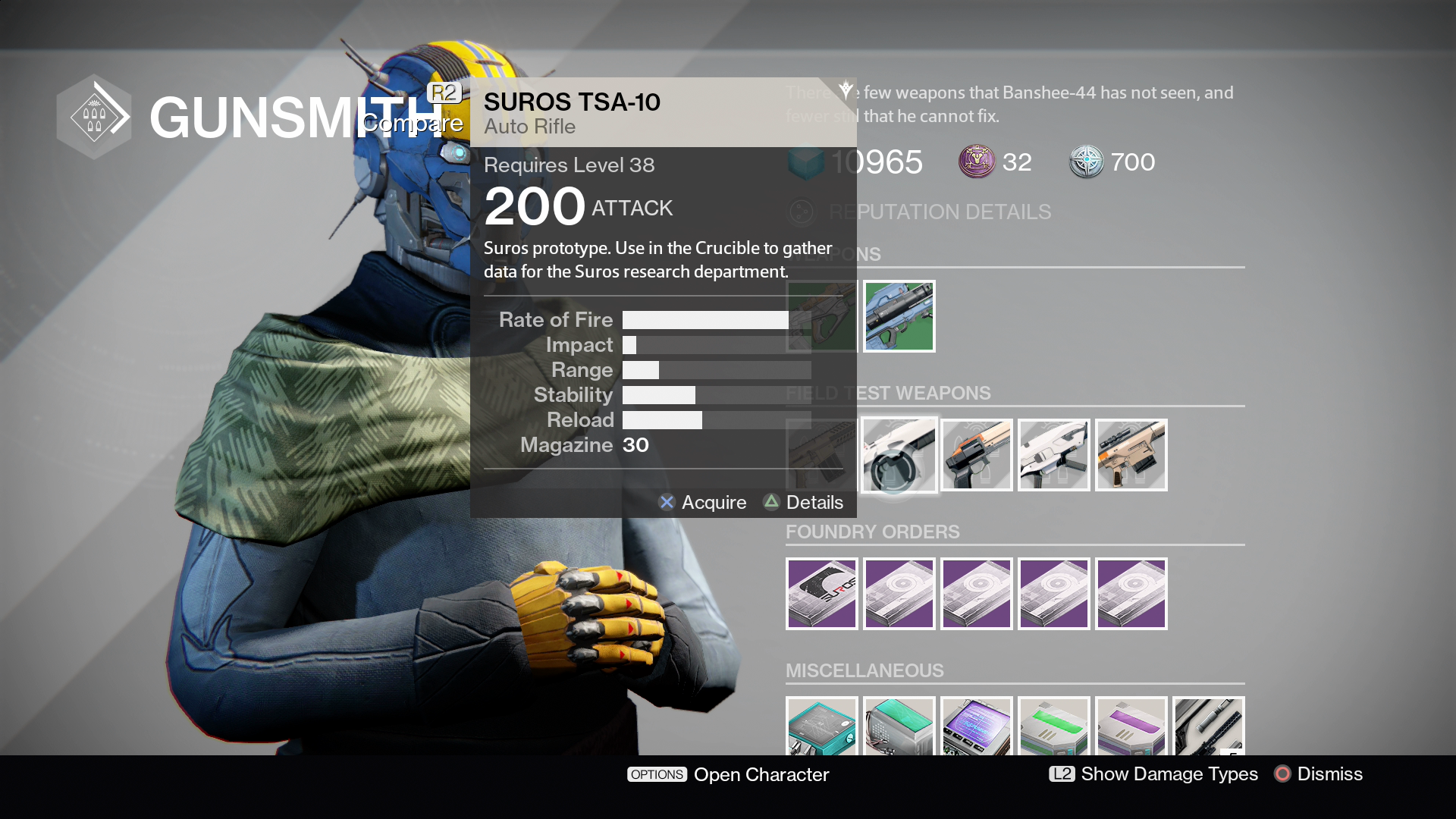
Task: Select the blue weapon on green background
Action: coord(899,316)
